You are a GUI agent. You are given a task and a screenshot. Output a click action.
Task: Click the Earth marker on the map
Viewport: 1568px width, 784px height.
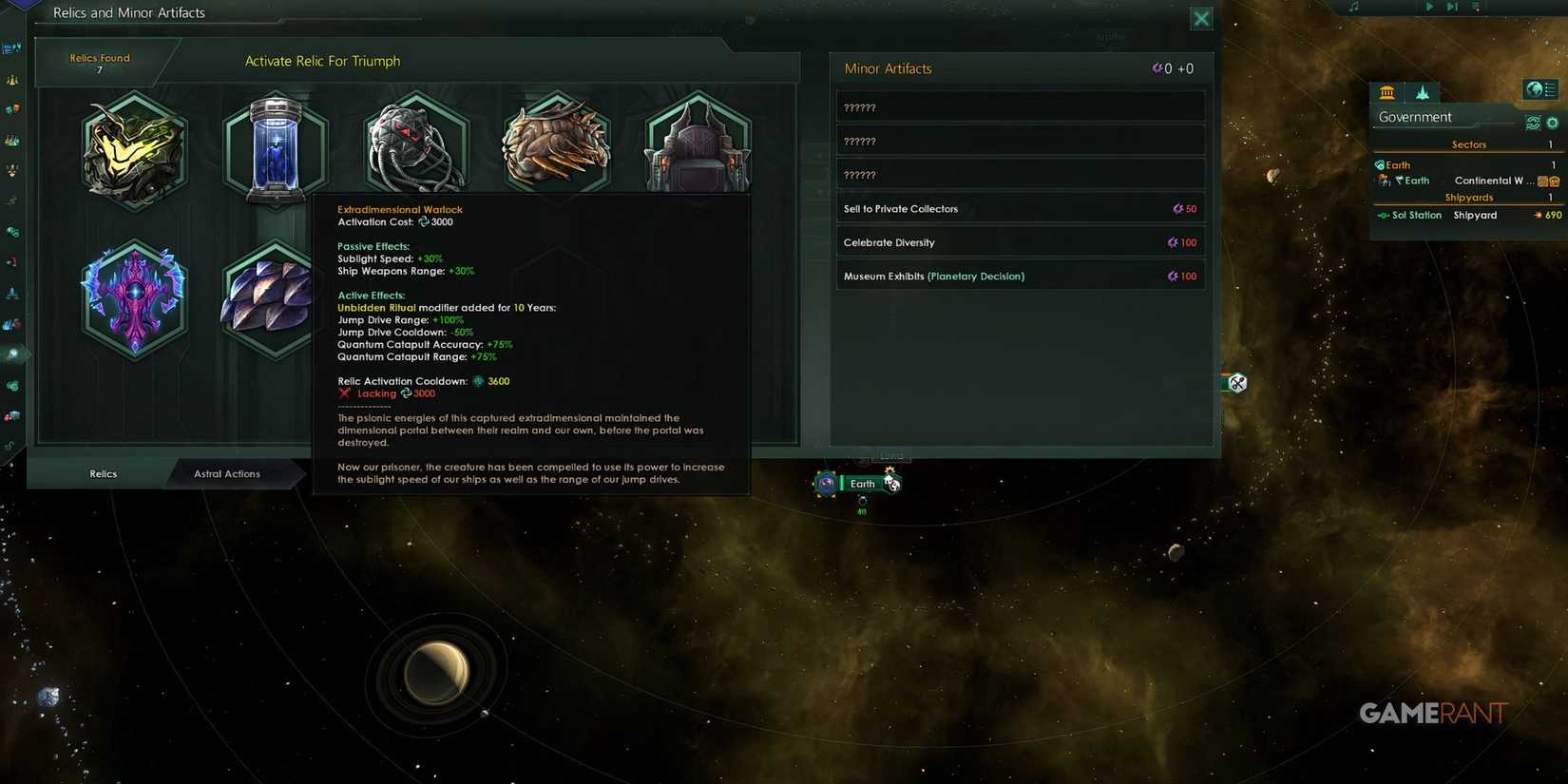[862, 483]
